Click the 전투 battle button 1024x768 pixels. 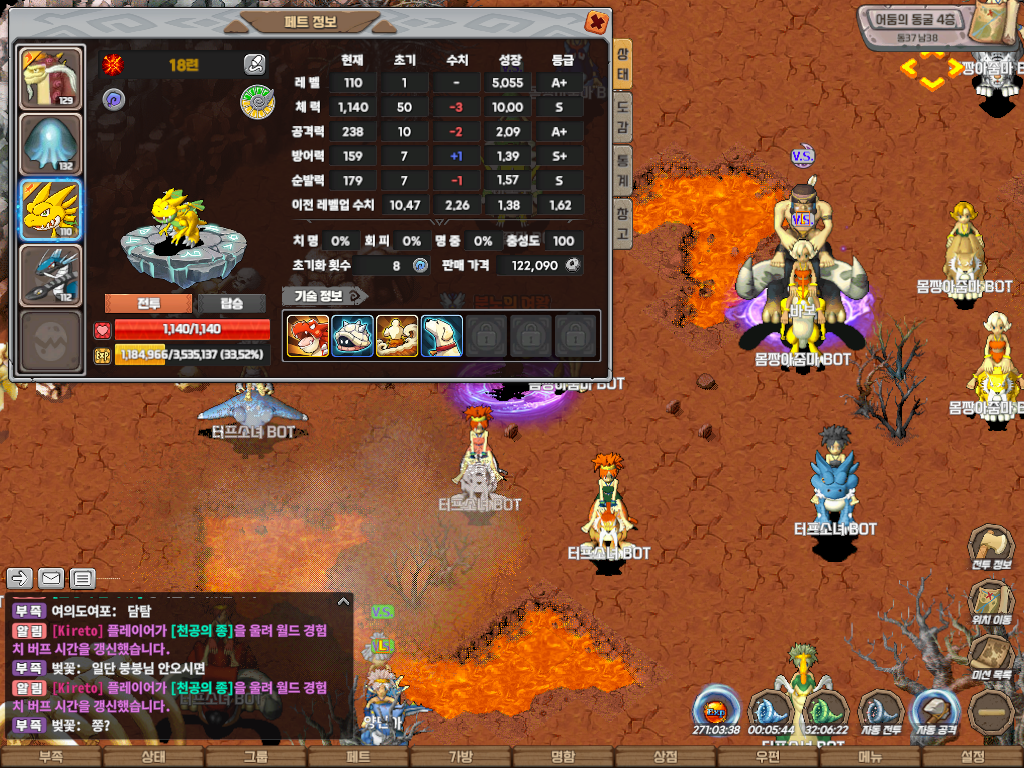pyautogui.click(x=148, y=304)
